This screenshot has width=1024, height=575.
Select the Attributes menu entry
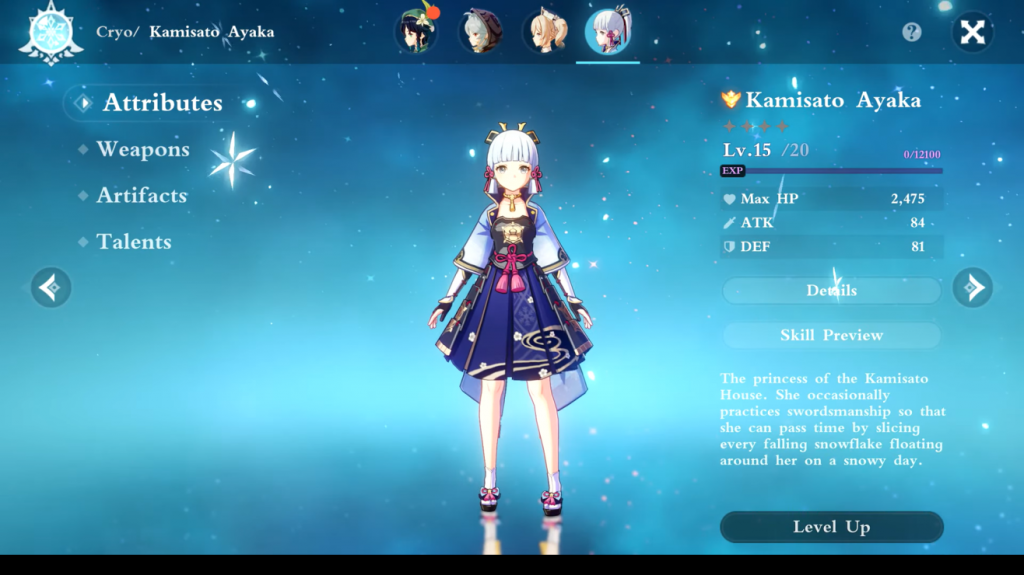click(x=162, y=103)
